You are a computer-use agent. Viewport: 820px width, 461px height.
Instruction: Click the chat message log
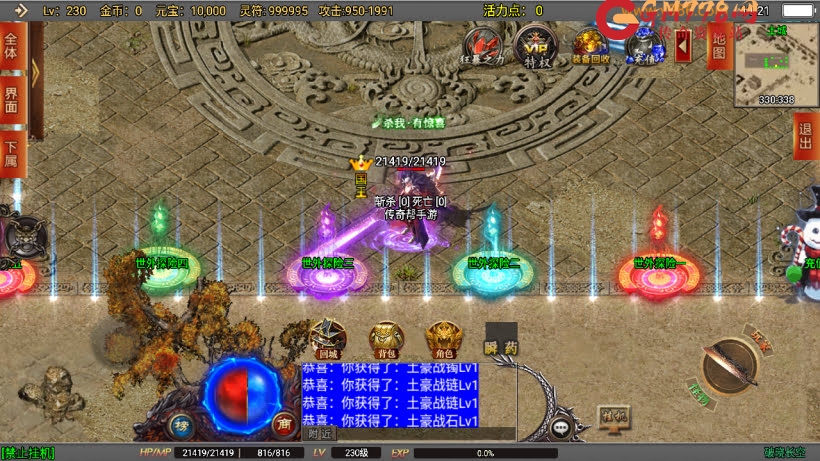[390, 395]
